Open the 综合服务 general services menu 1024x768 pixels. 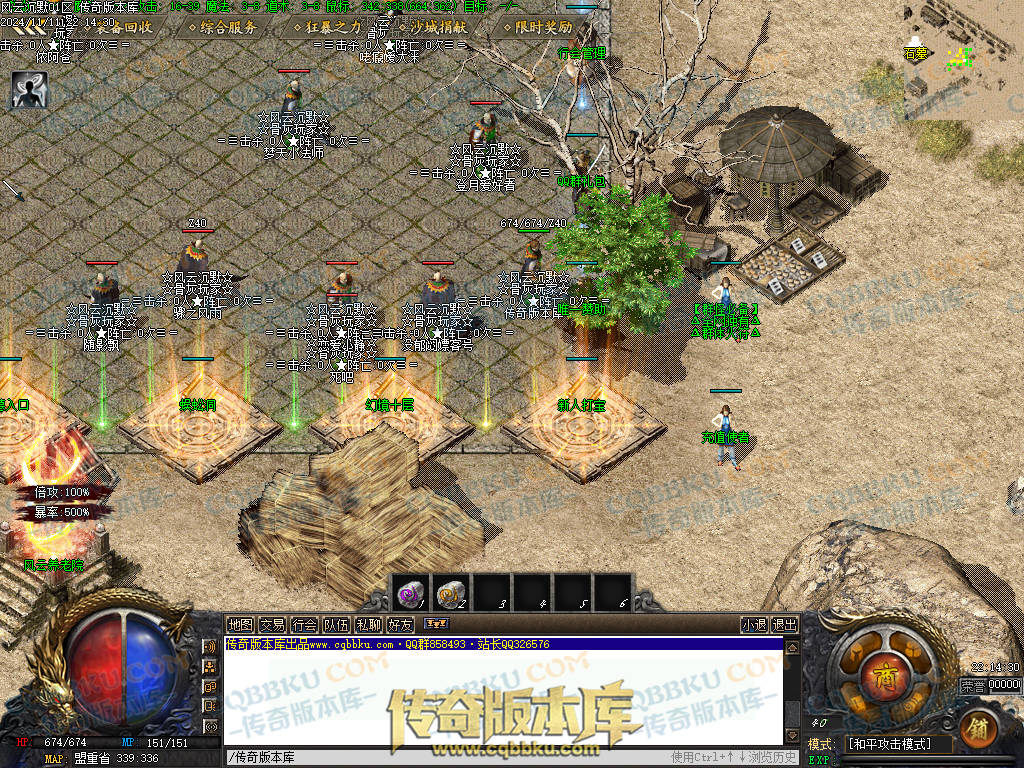221,27
